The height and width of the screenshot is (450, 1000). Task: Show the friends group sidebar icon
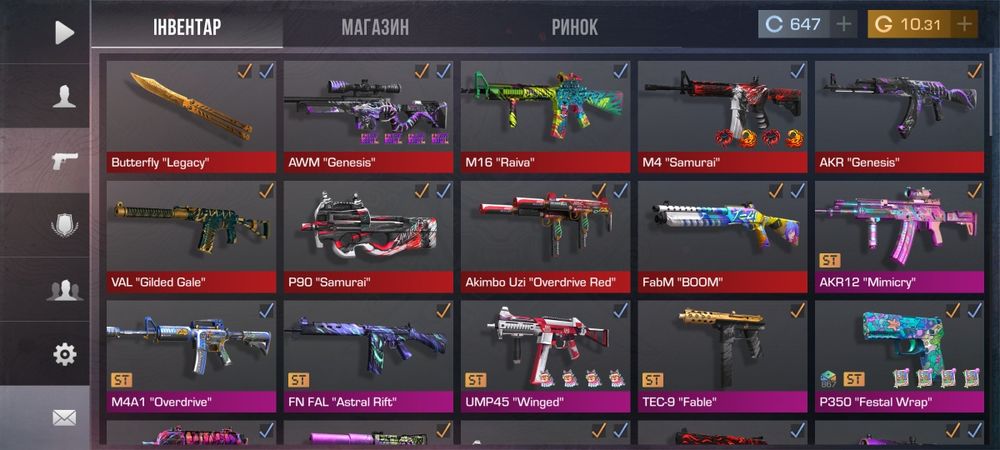64,290
